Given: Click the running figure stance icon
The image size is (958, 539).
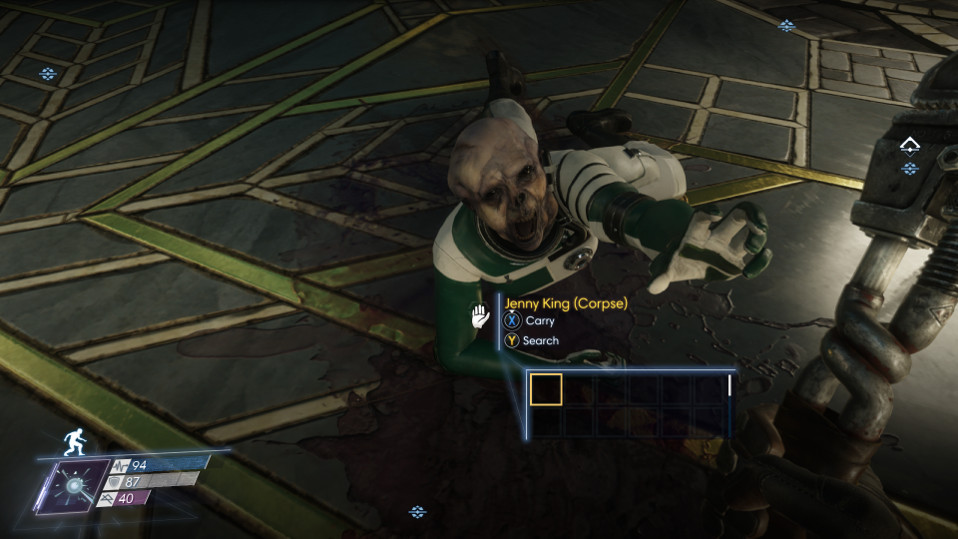Looking at the screenshot, I should 72,441.
